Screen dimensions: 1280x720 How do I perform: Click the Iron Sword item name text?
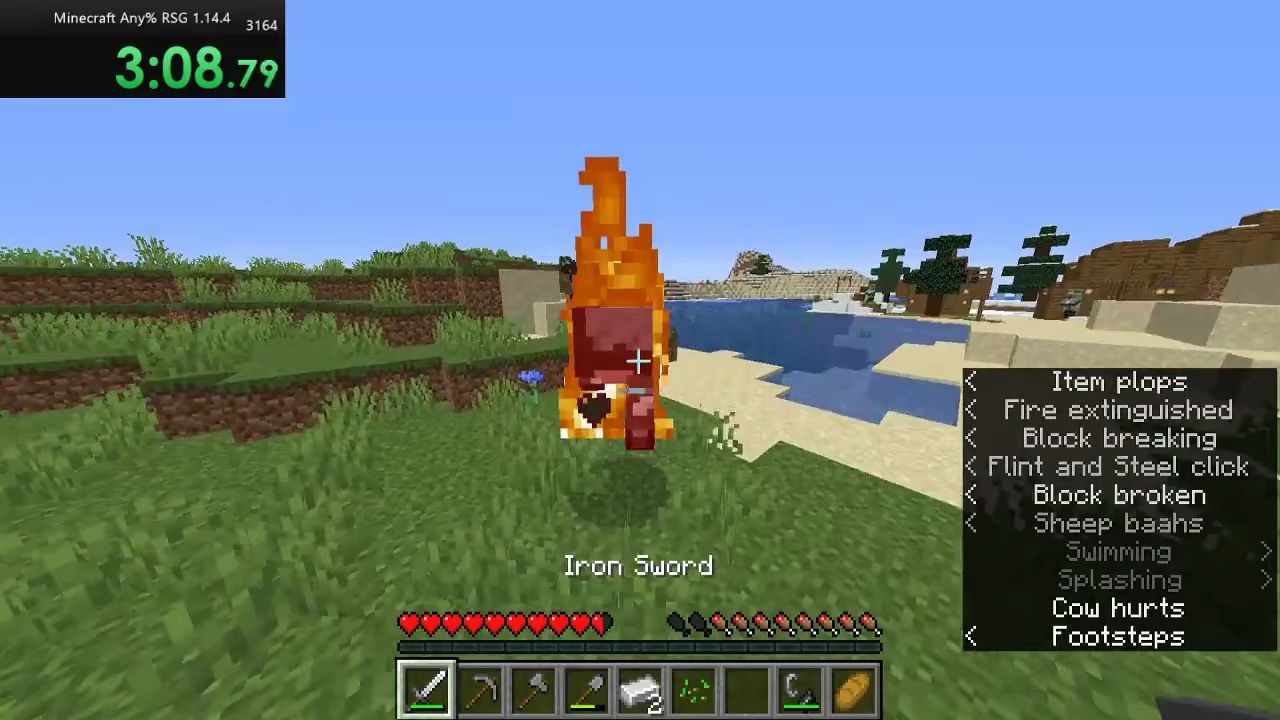[x=639, y=565]
